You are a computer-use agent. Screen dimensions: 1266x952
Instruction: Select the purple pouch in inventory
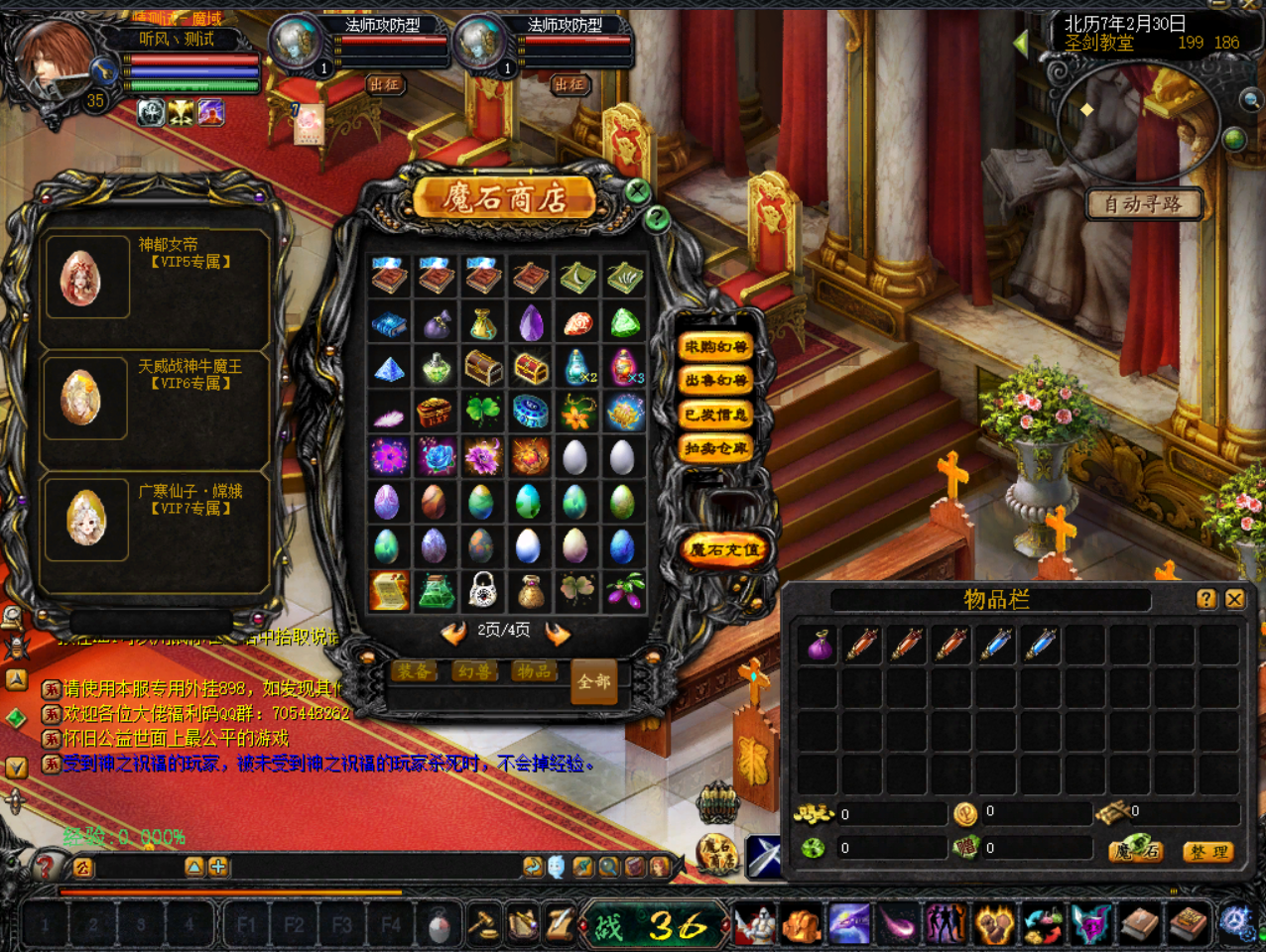[x=819, y=646]
